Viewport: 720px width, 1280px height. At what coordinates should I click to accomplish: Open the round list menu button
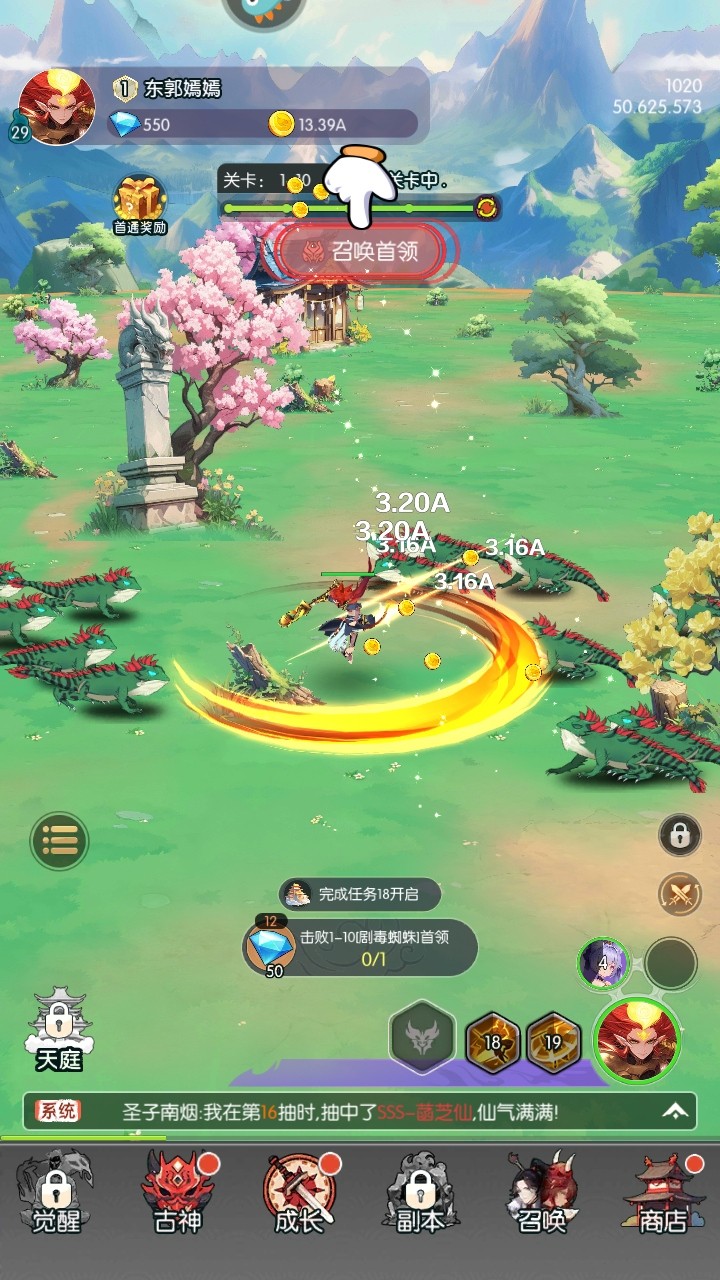60,840
